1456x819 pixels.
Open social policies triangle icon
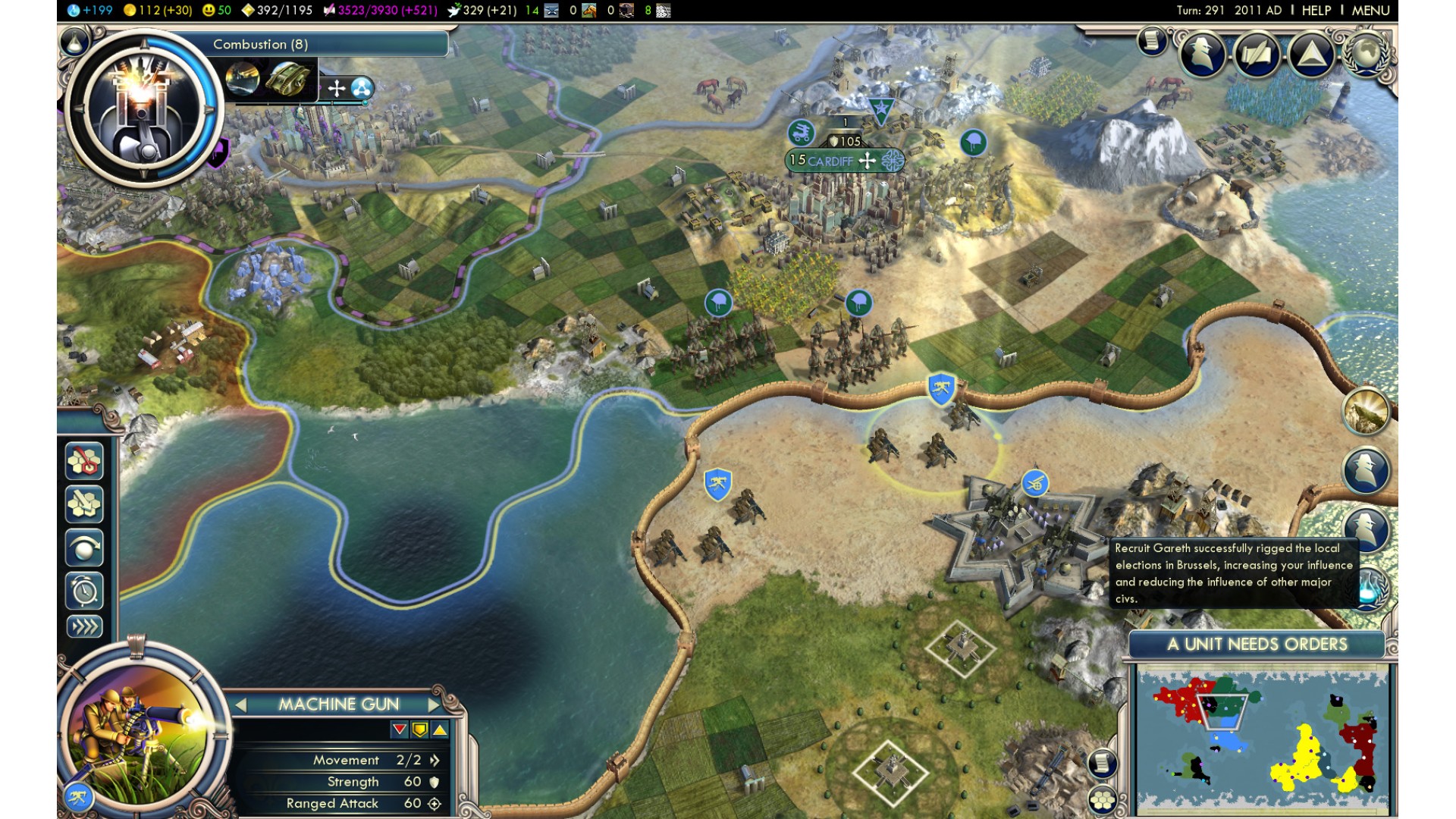coord(1311,54)
